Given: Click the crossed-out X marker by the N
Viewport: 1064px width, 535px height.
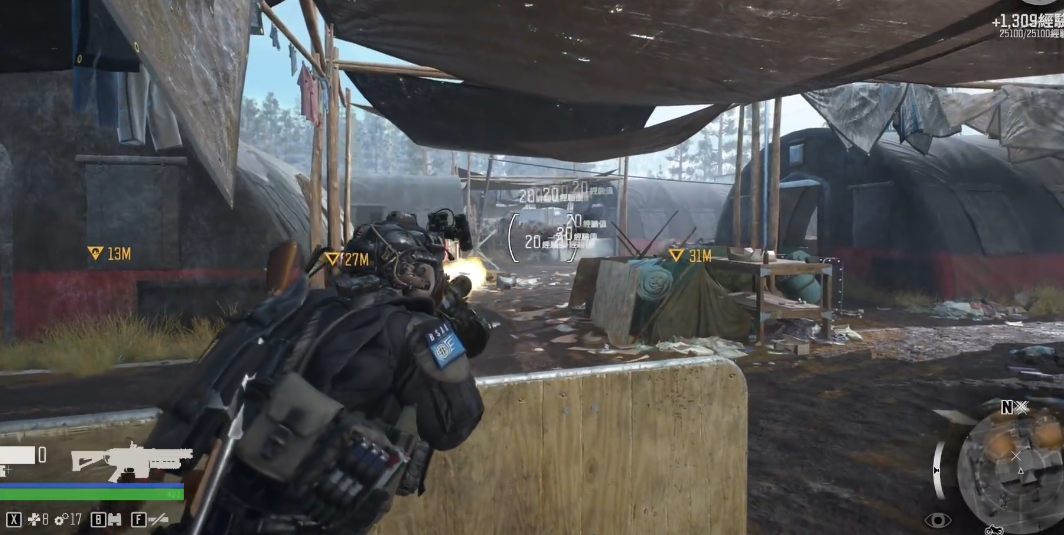Looking at the screenshot, I should click(1022, 407).
